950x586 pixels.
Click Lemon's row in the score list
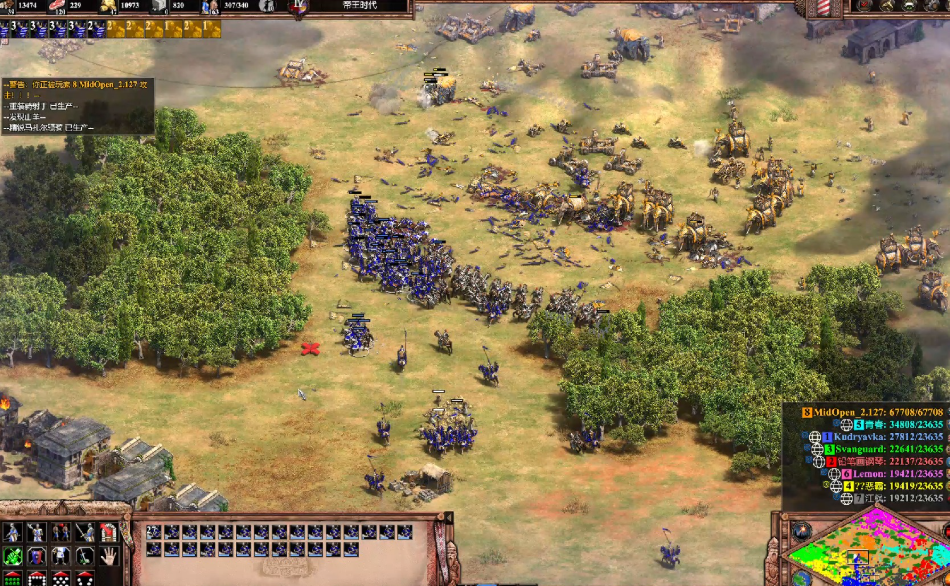(880, 473)
